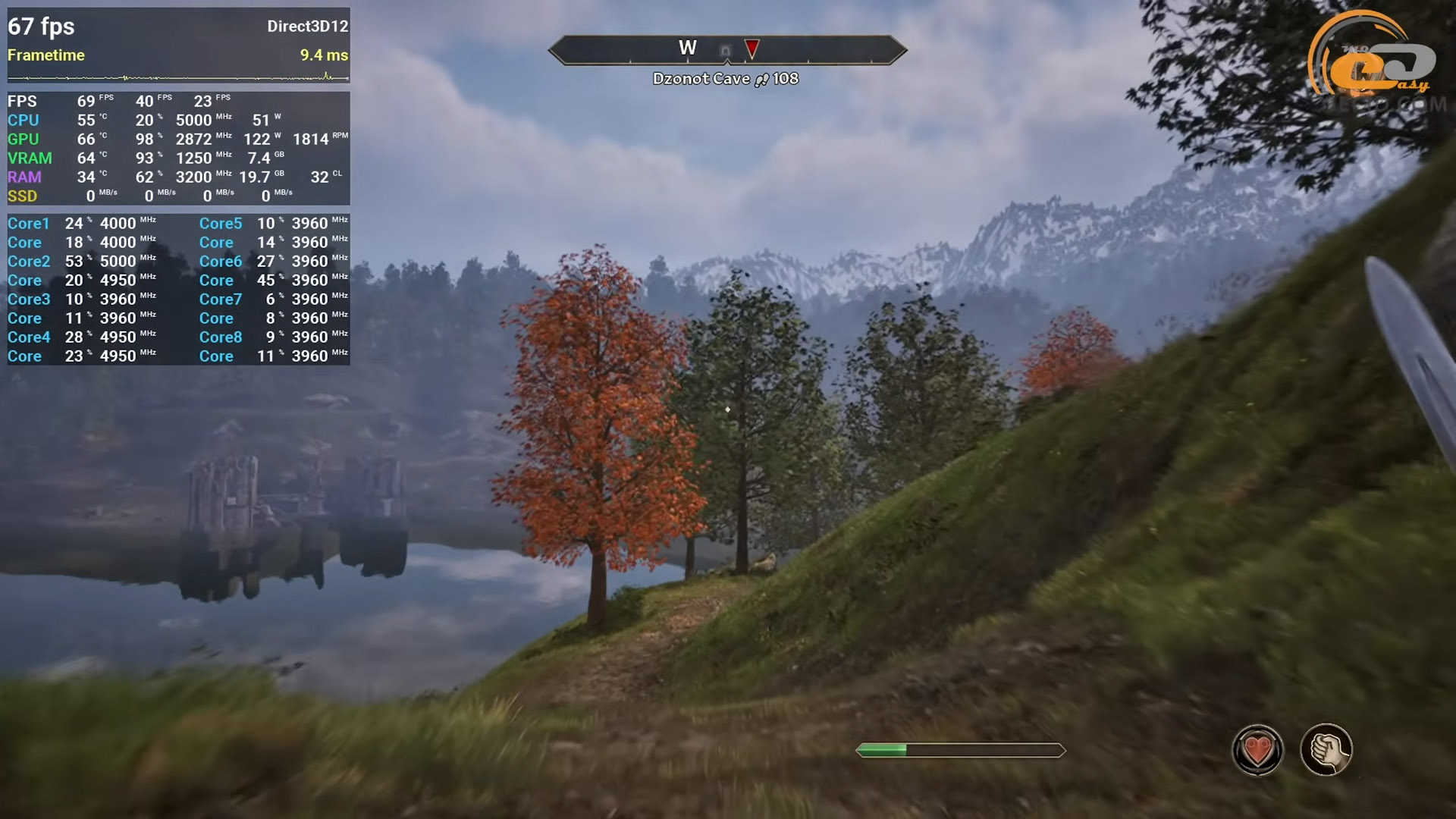Viewport: 1456px width, 819px height.
Task: Activate the red heart spell icon
Action: (1257, 751)
